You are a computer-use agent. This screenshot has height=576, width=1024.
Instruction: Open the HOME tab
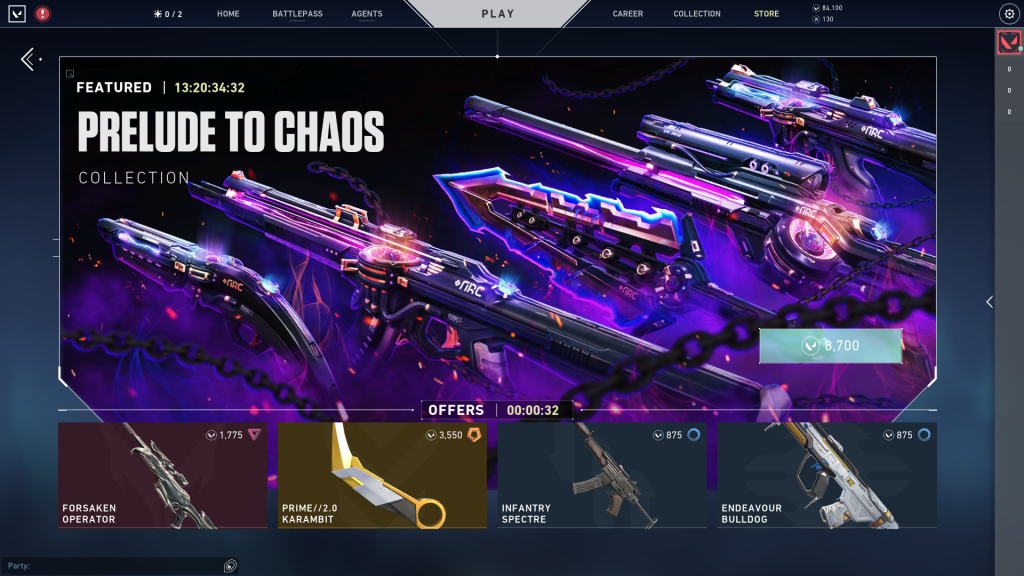(228, 14)
